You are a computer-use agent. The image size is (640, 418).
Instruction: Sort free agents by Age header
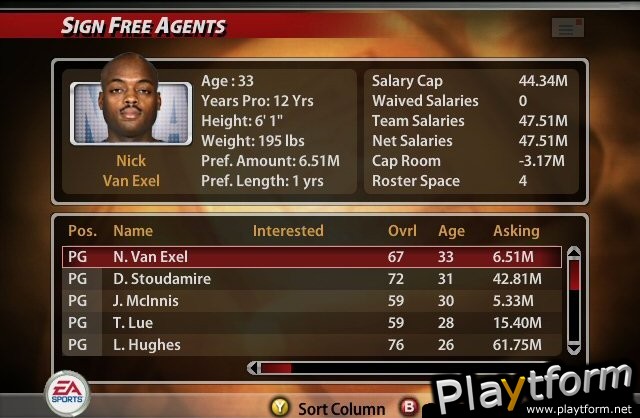pyautogui.click(x=452, y=231)
